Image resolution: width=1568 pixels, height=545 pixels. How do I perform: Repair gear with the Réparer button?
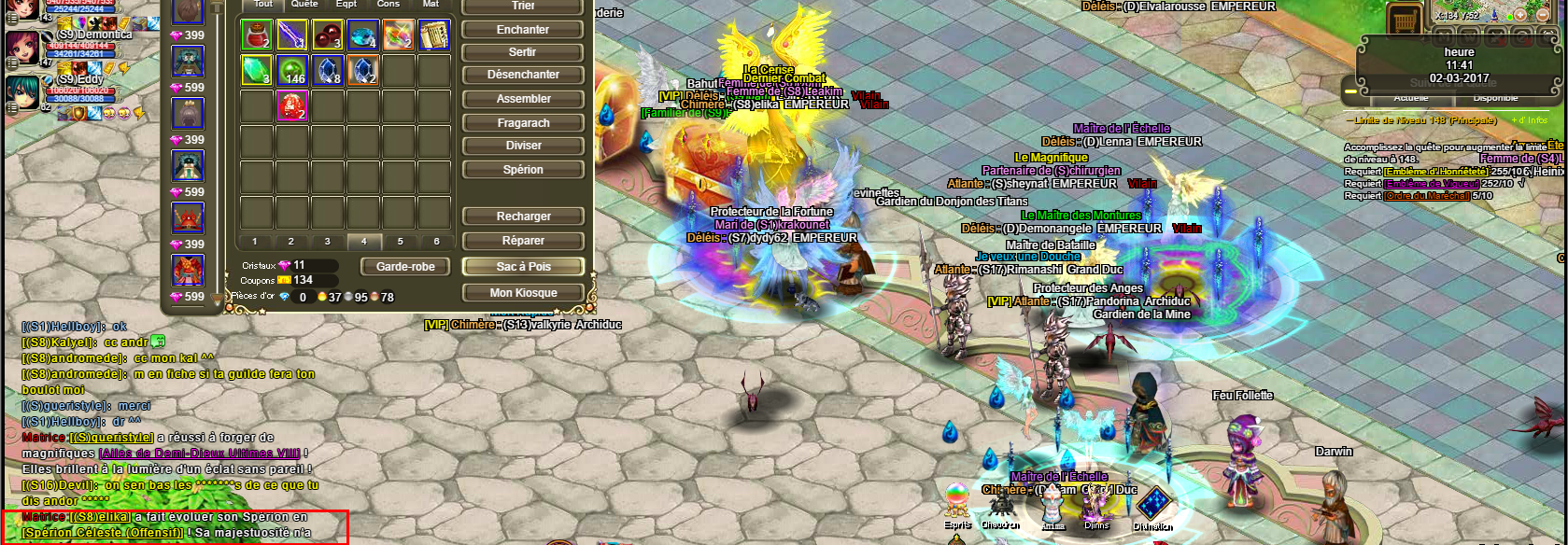click(x=523, y=241)
